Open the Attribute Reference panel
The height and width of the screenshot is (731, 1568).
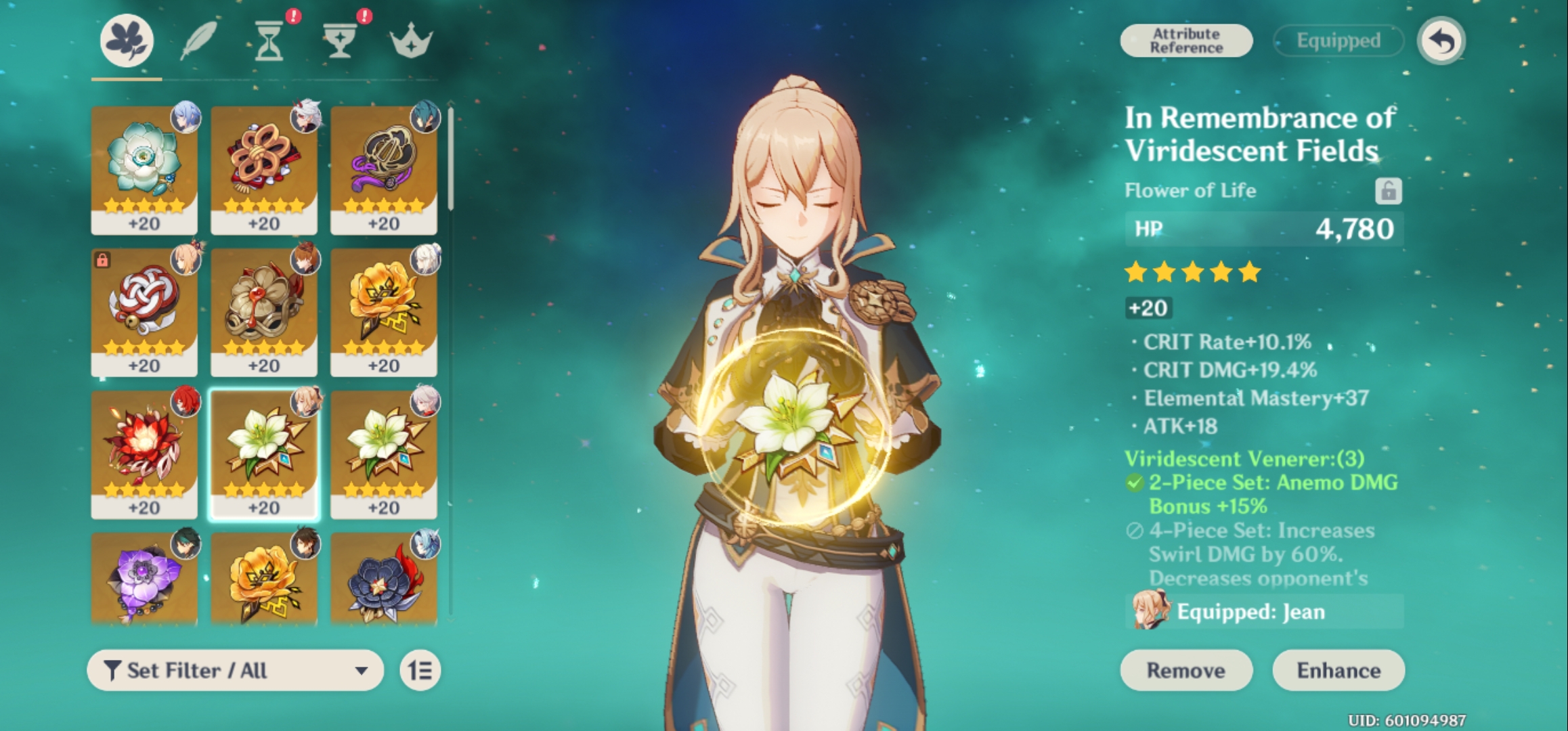click(x=1186, y=41)
